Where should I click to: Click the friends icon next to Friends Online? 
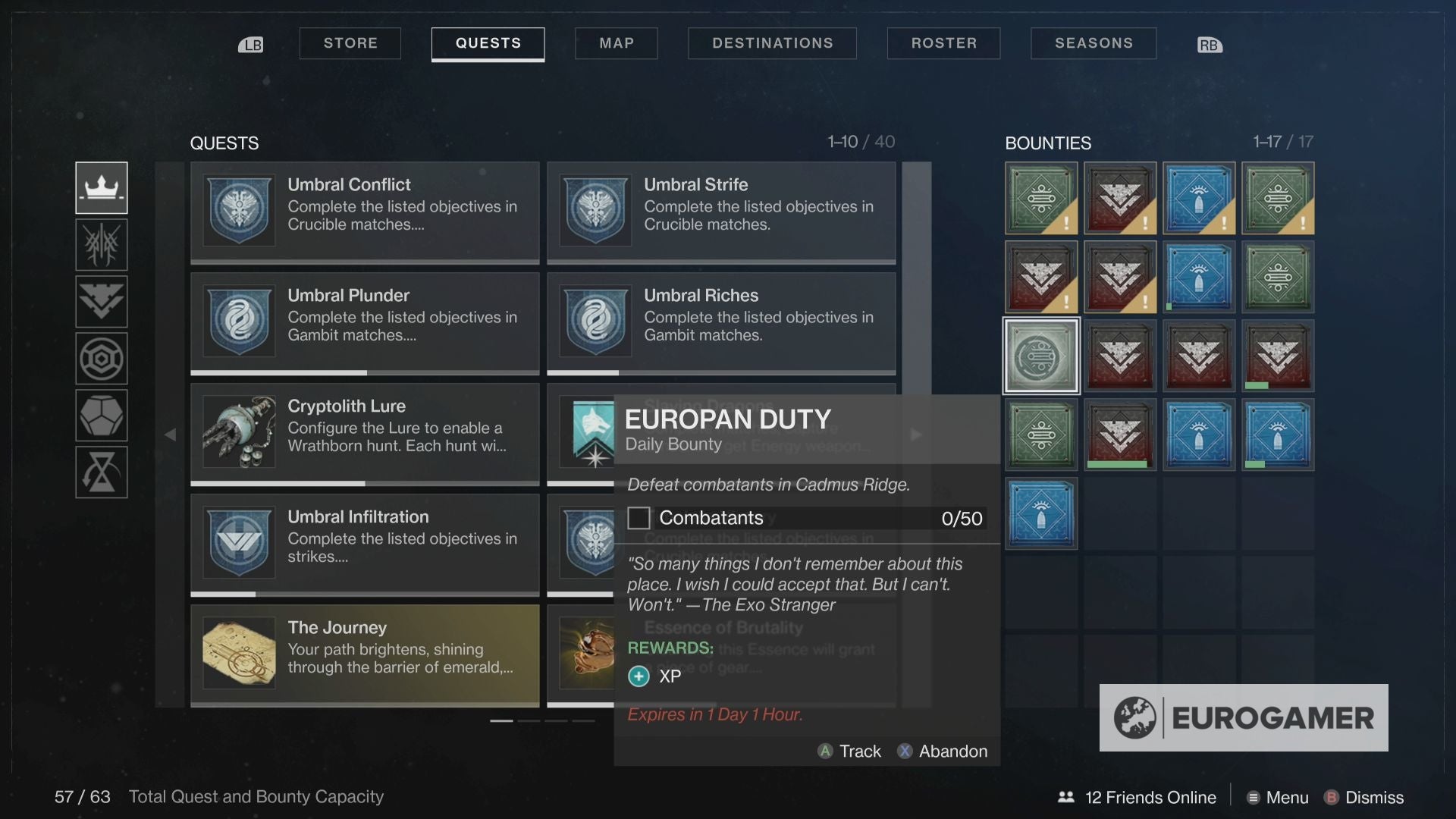coord(1065,797)
